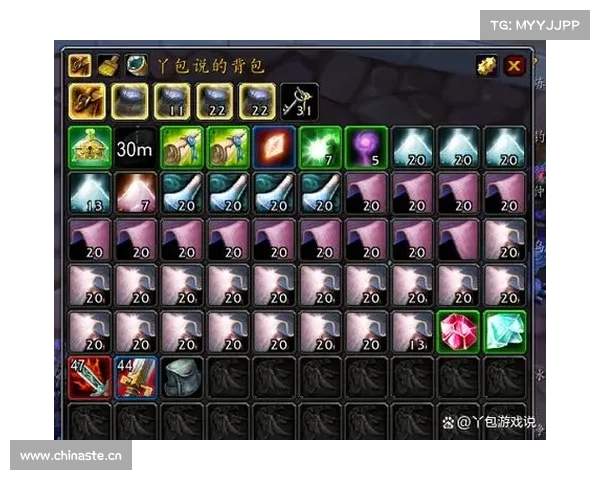Click the broom sort button
Viewport: 600px width, 480px height.
[109, 66]
